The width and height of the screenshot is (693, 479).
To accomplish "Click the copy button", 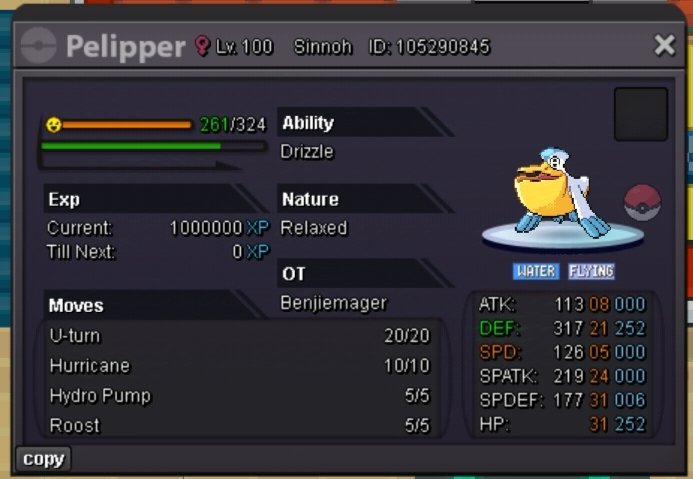I will 43,459.
